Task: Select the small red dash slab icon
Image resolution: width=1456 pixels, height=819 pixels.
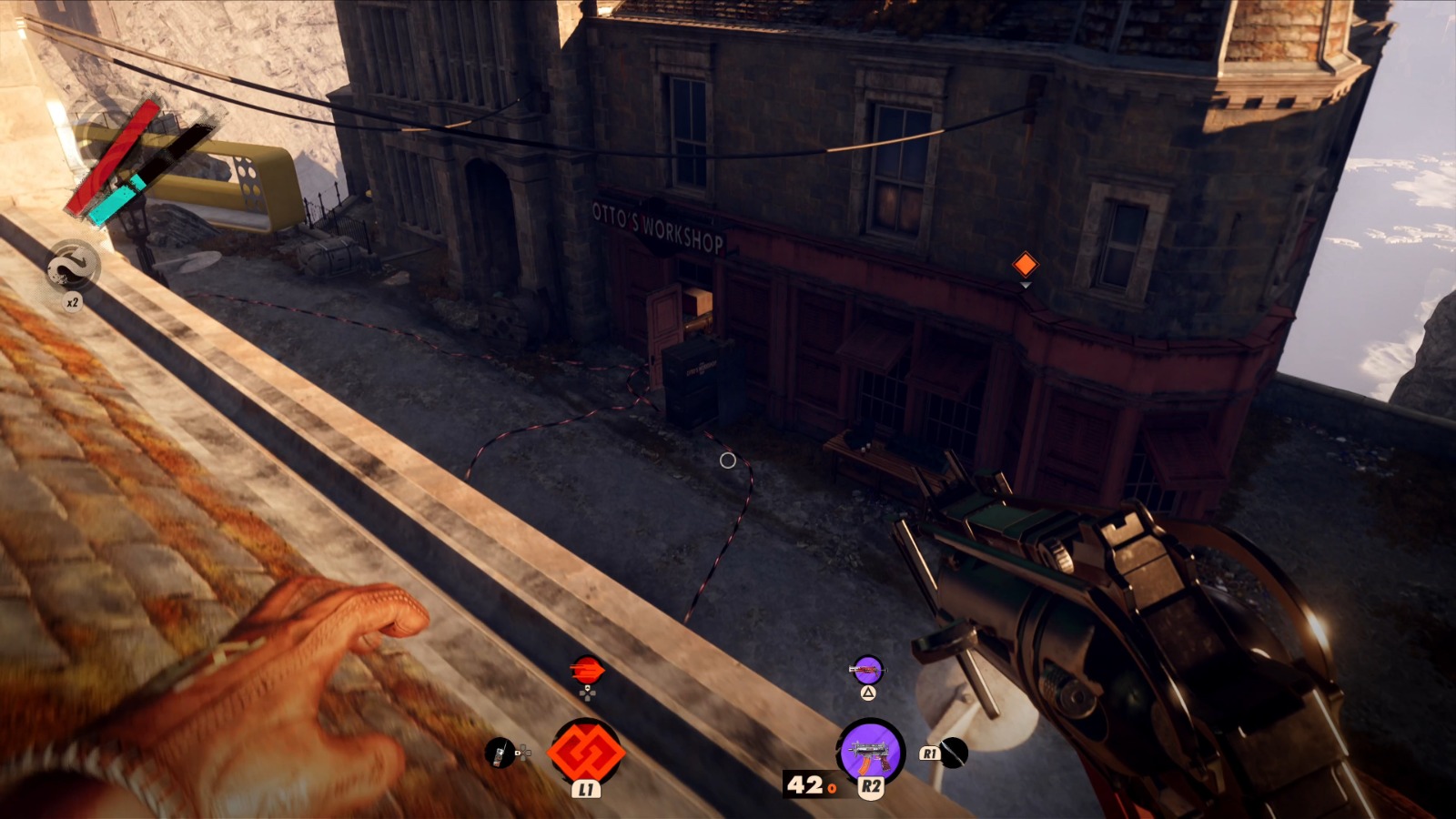Action: click(x=587, y=671)
